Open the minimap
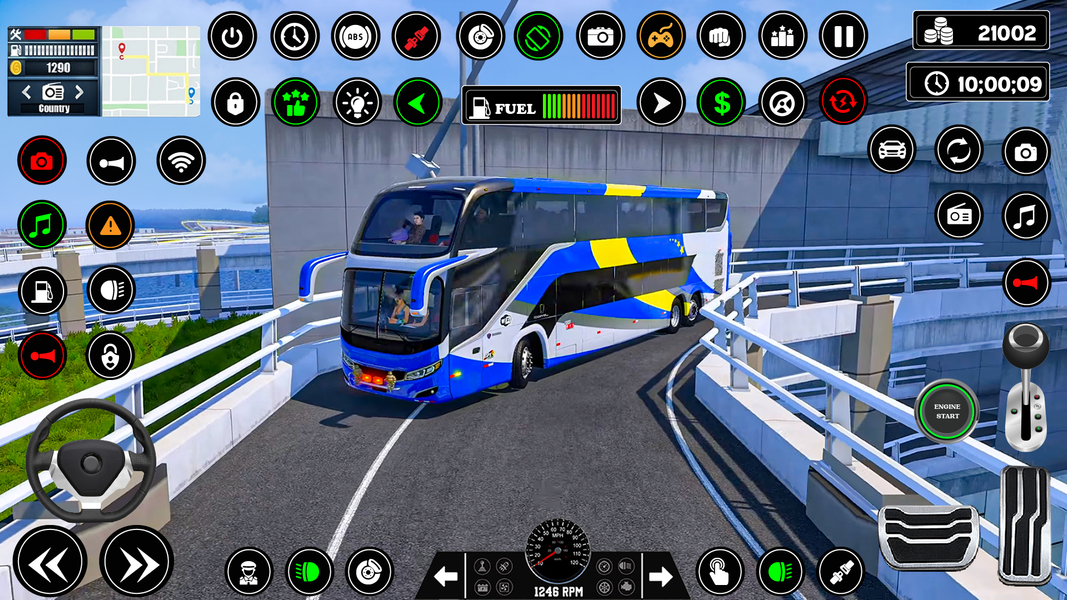This screenshot has height=600, width=1067. (x=151, y=71)
